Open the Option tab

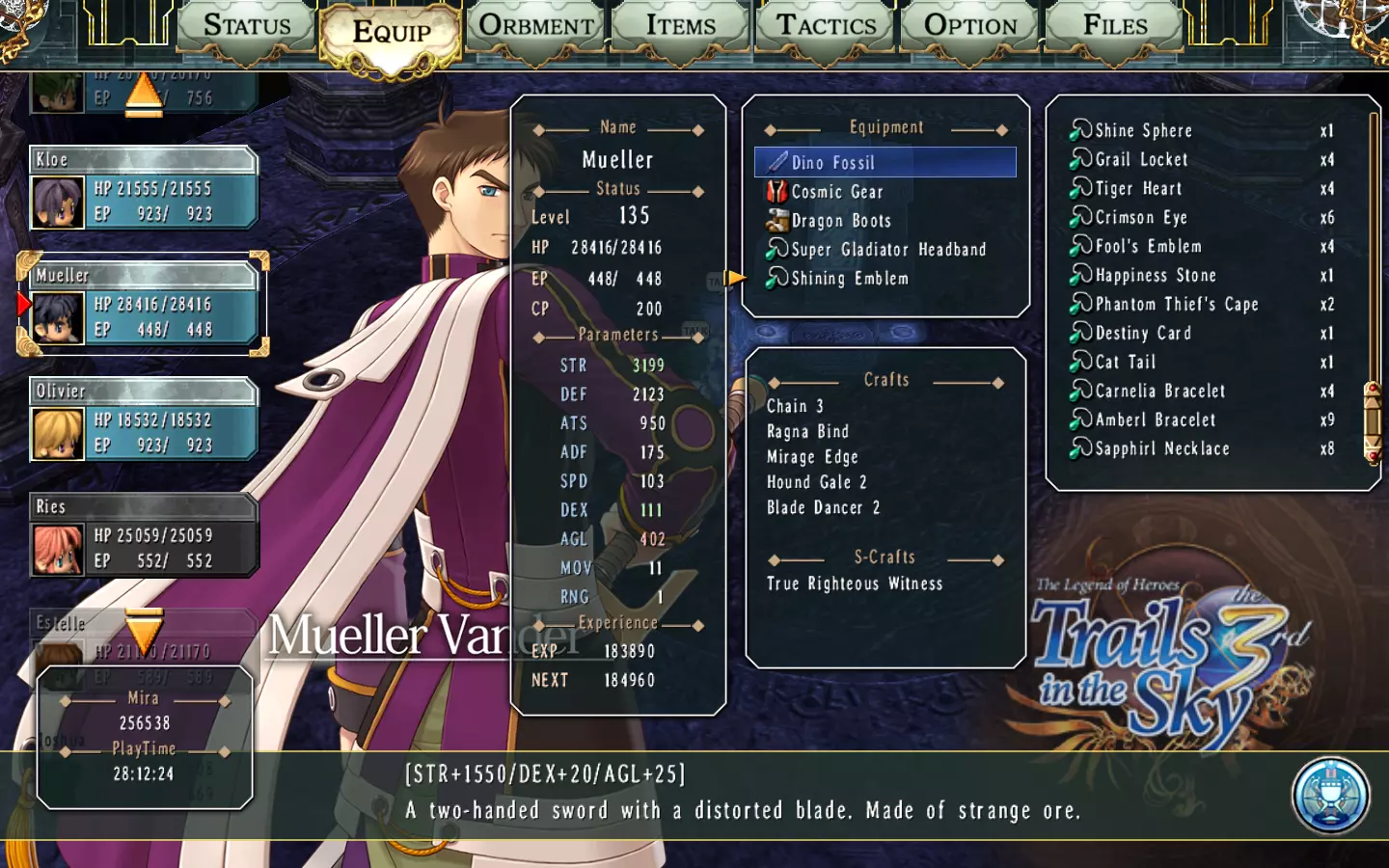tap(970, 26)
